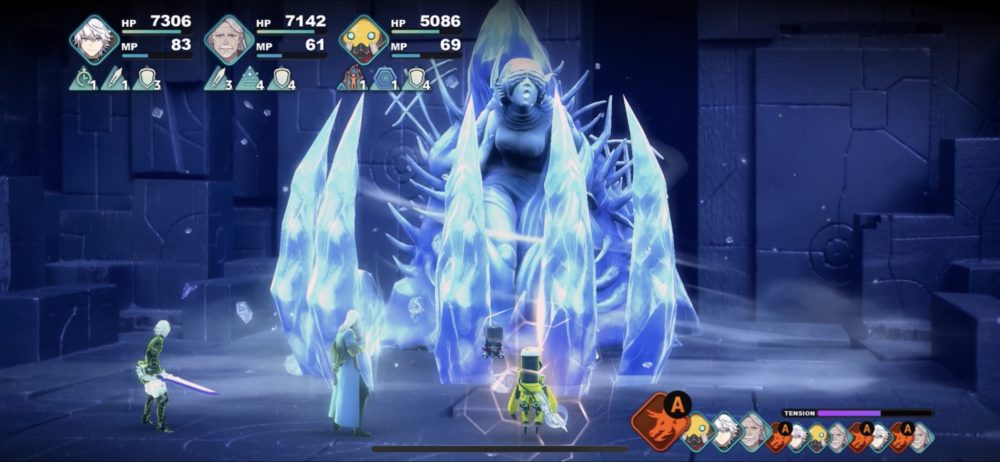Viewport: 1000px width, 462px height.
Task: Select the yellow masked character's portrait beside HP 5086
Action: (x=362, y=39)
